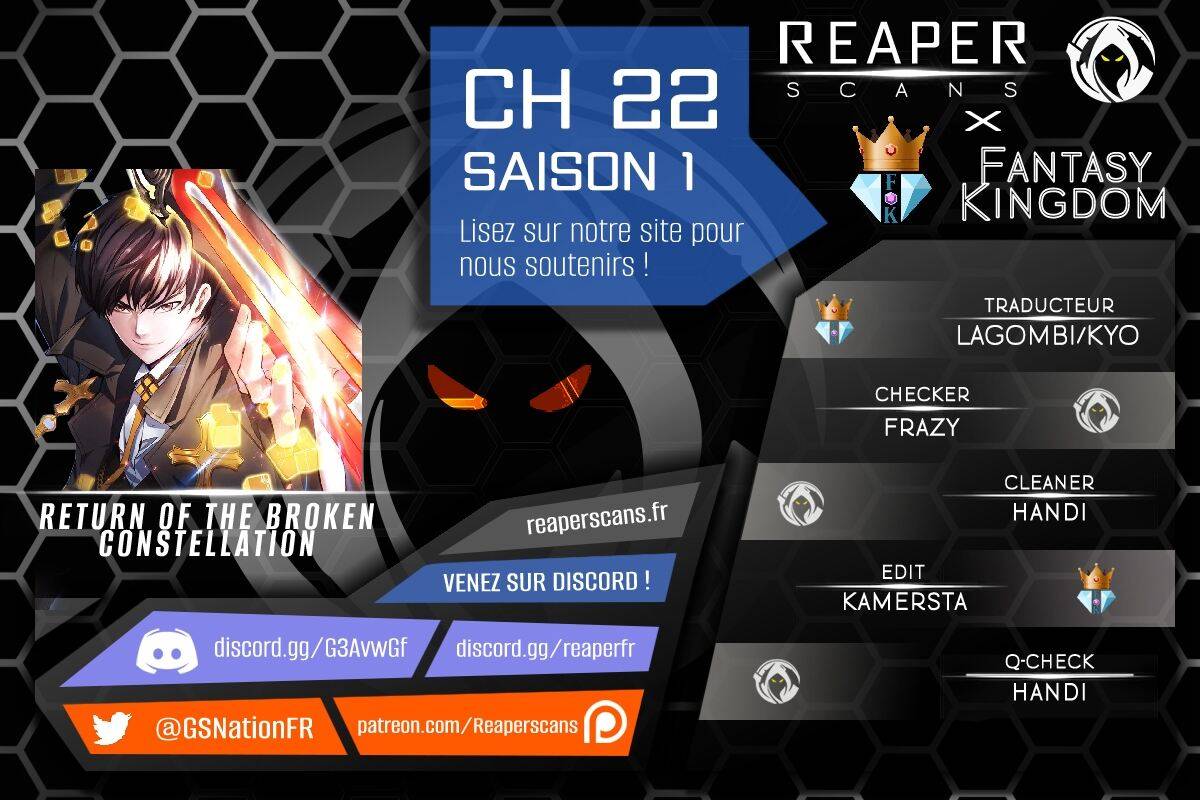The image size is (1200, 800).
Task: Open the patreon.com/Reaperscans link
Action: click(x=468, y=725)
